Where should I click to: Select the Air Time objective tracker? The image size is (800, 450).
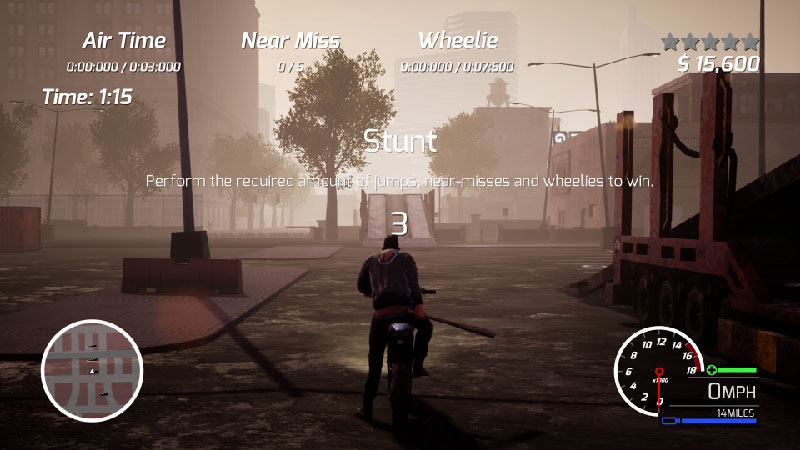[x=124, y=52]
